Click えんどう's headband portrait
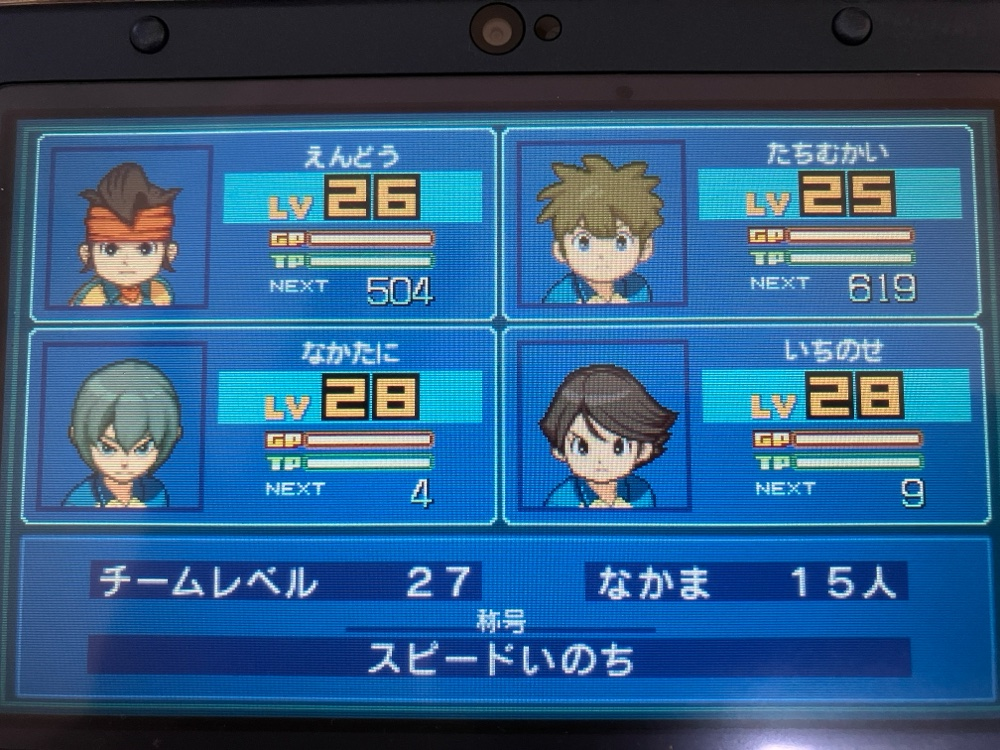Image resolution: width=1000 pixels, height=750 pixels. click(130, 232)
